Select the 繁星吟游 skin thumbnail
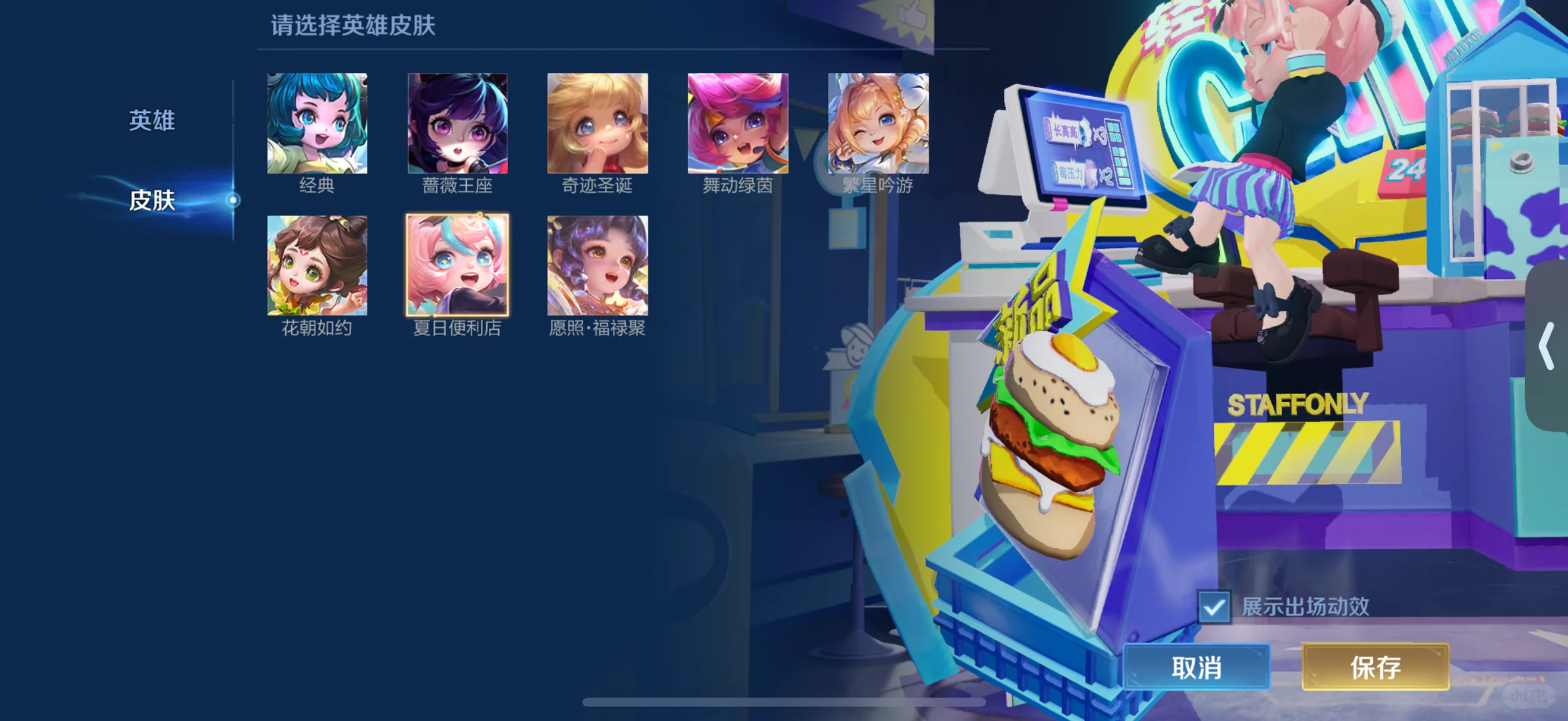 tap(878, 124)
